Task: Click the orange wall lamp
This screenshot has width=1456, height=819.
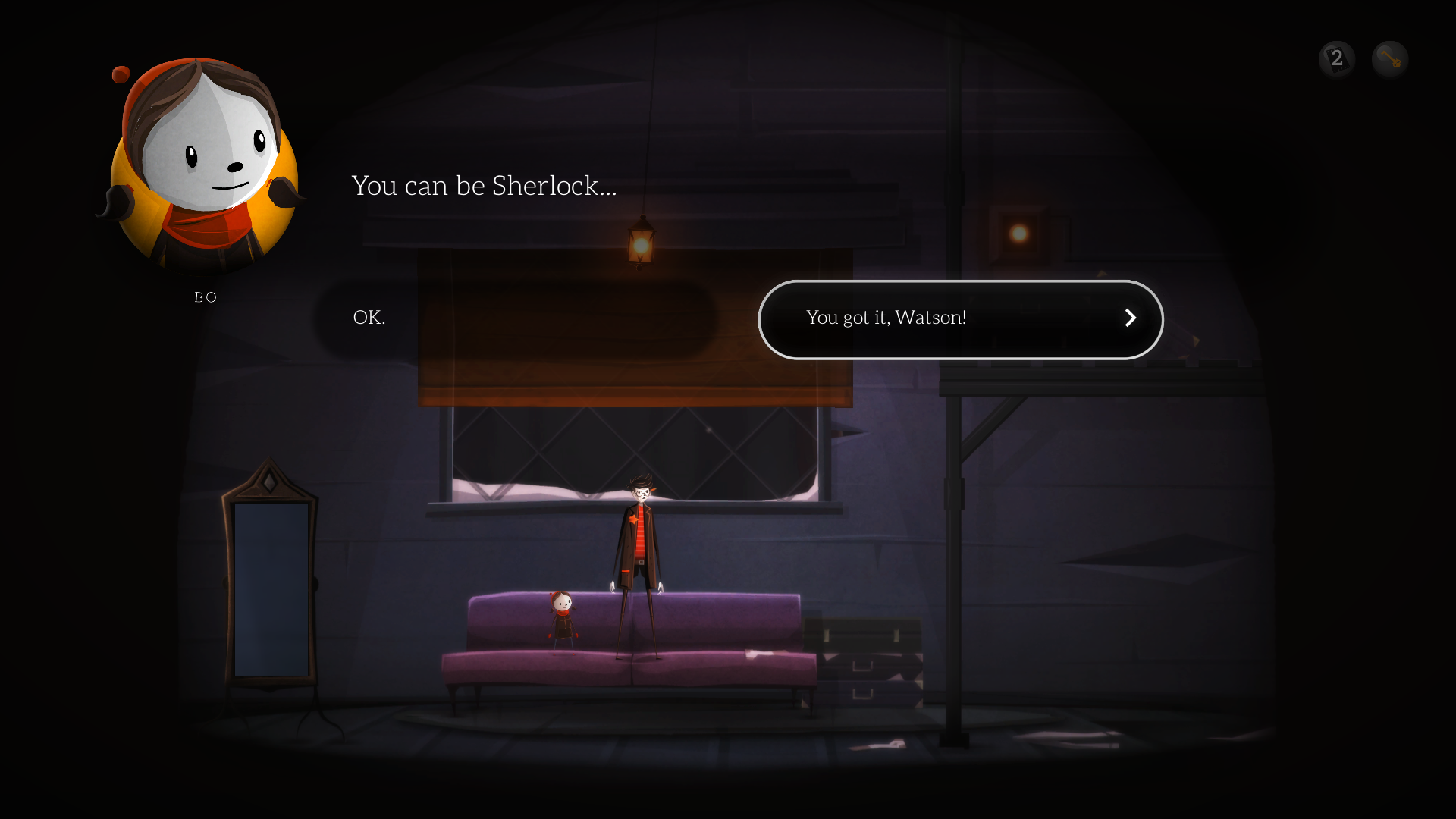Action: click(x=1018, y=232)
